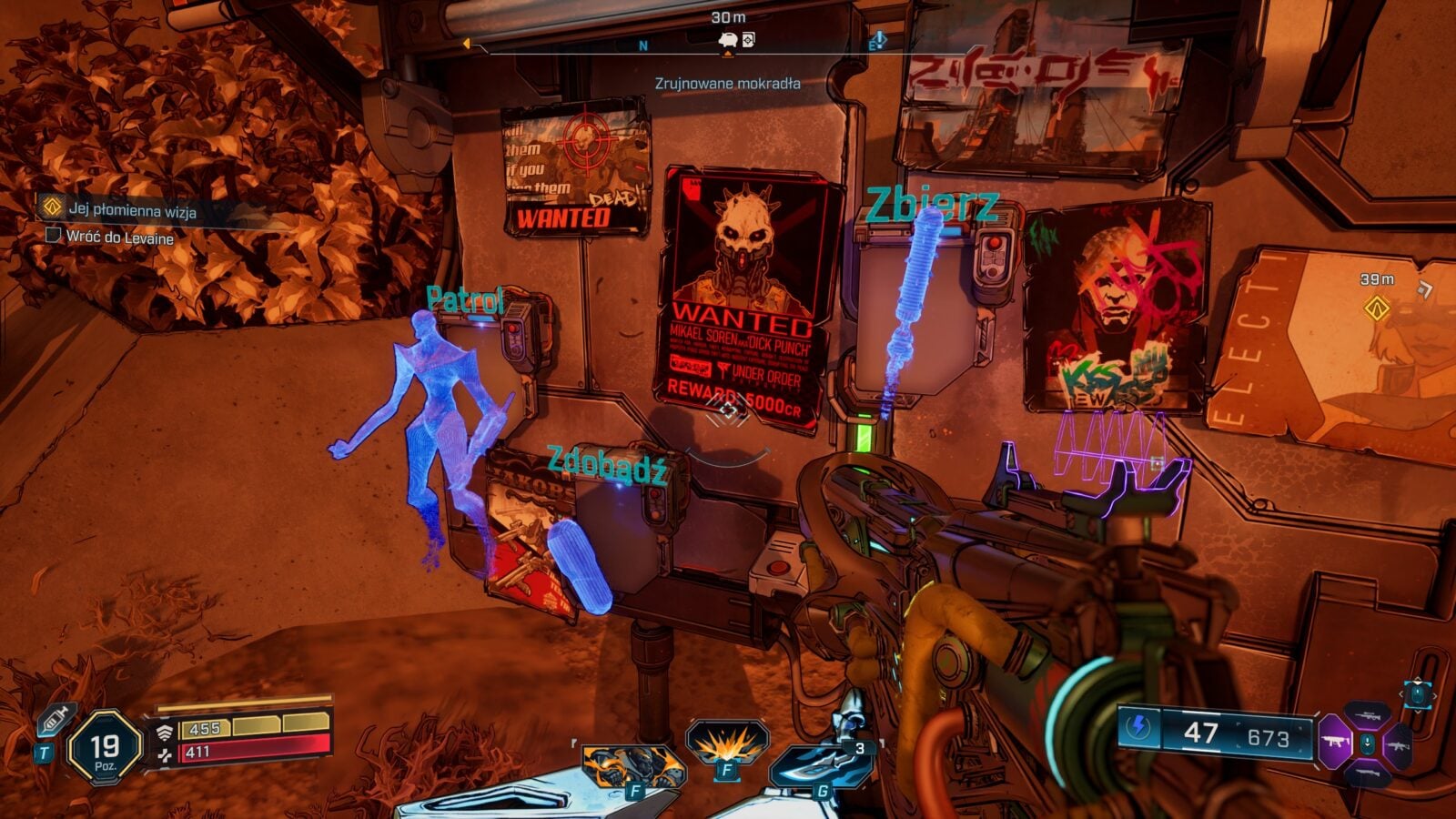Trigger the orange explosion ability icon
The width and height of the screenshot is (1456, 819).
click(x=726, y=746)
